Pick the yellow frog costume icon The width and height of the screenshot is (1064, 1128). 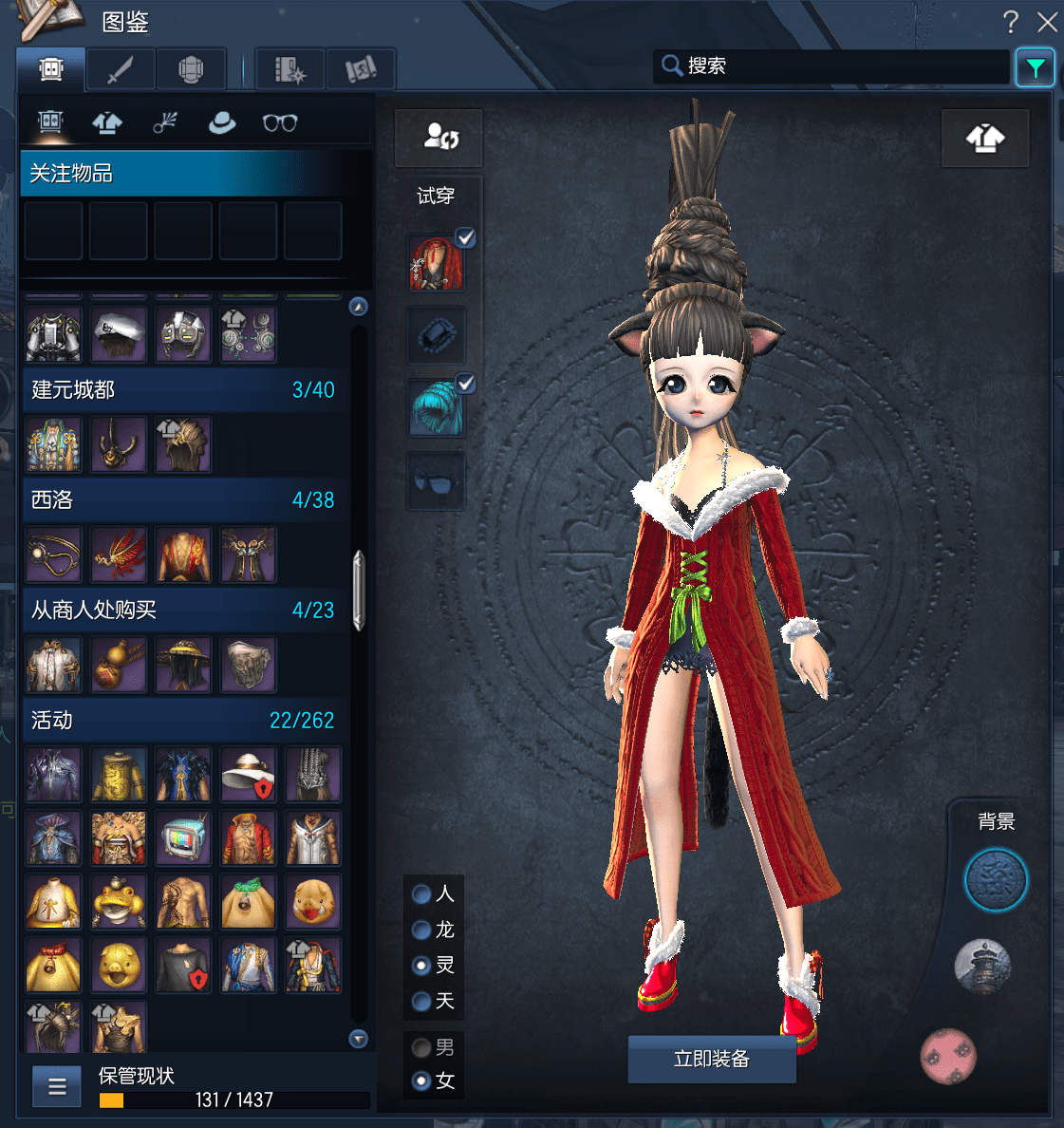(x=119, y=902)
